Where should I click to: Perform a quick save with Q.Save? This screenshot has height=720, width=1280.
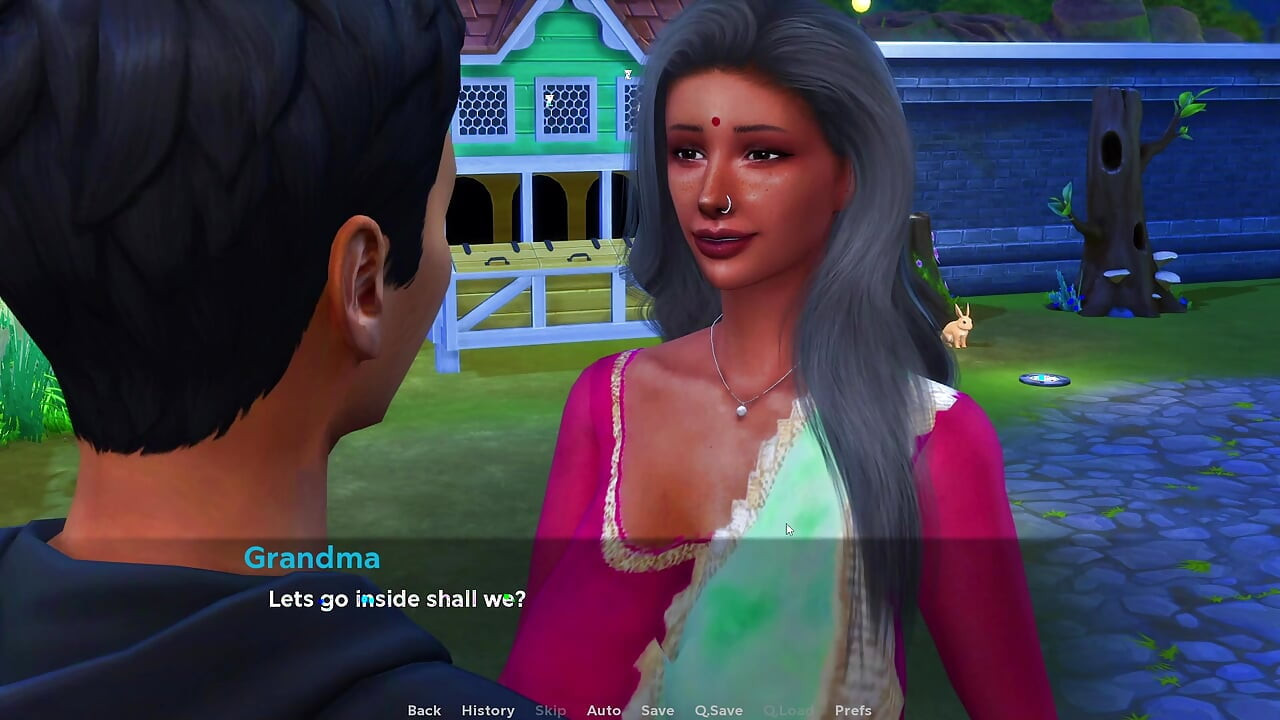[718, 710]
